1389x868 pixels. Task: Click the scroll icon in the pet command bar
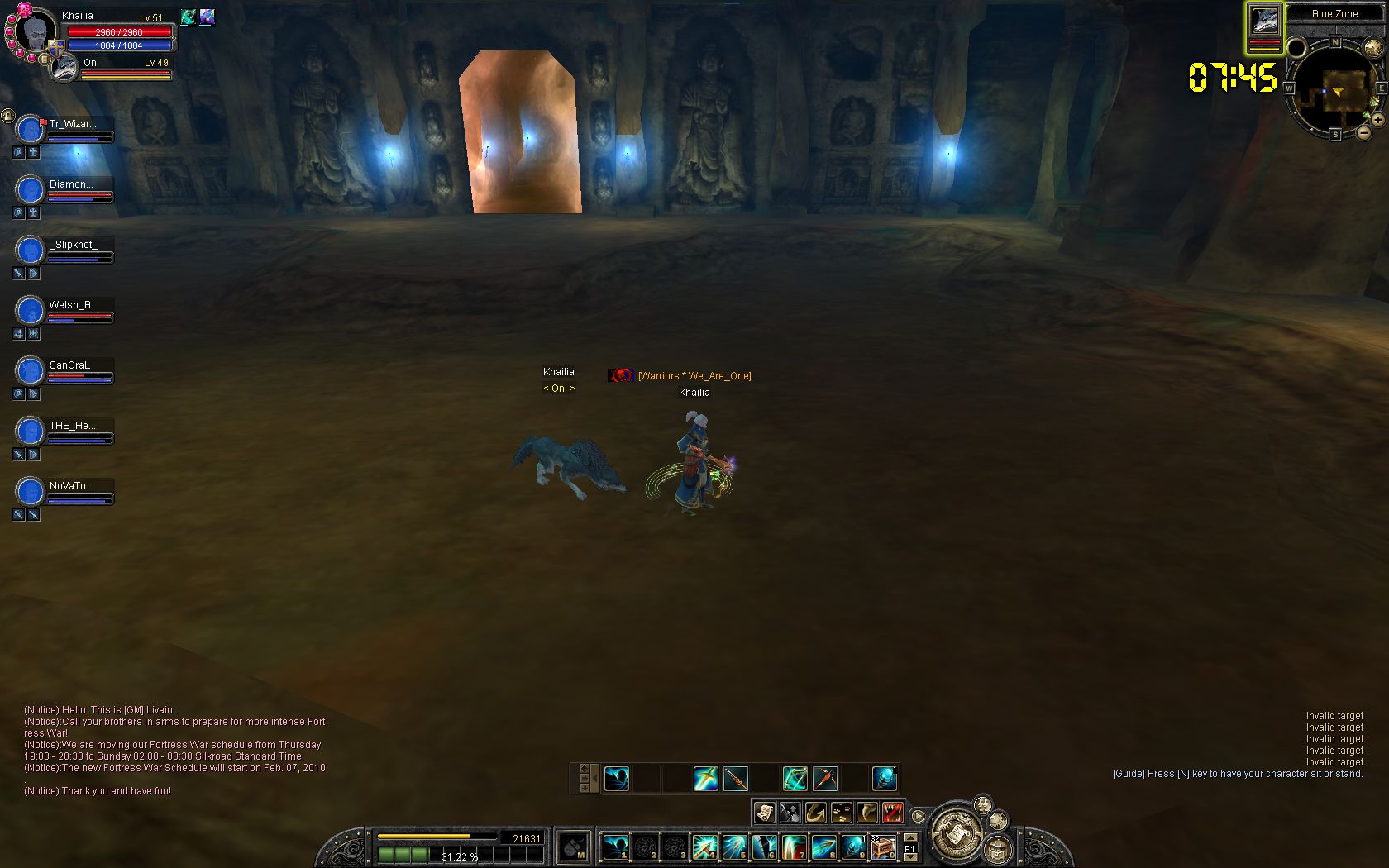(764, 813)
